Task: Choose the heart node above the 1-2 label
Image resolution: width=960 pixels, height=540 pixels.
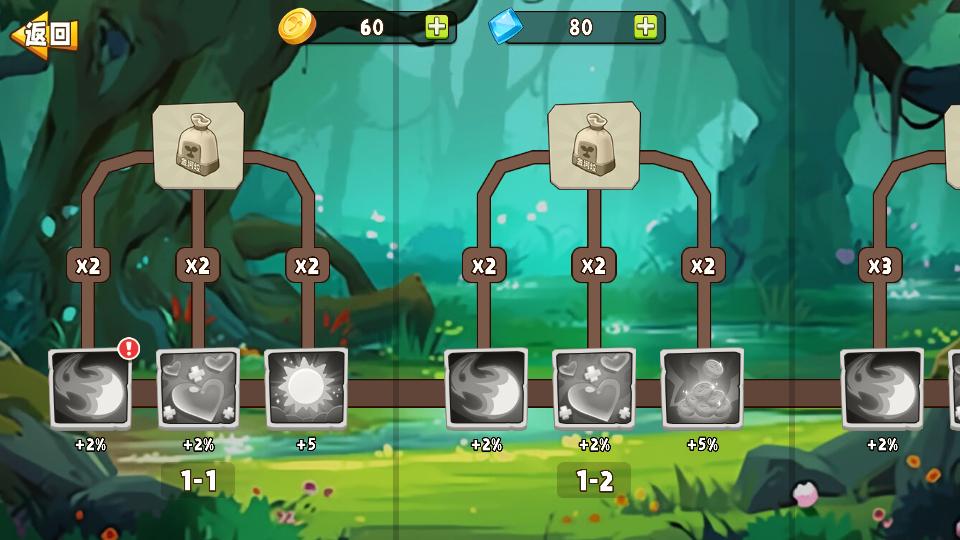Action: (x=594, y=388)
